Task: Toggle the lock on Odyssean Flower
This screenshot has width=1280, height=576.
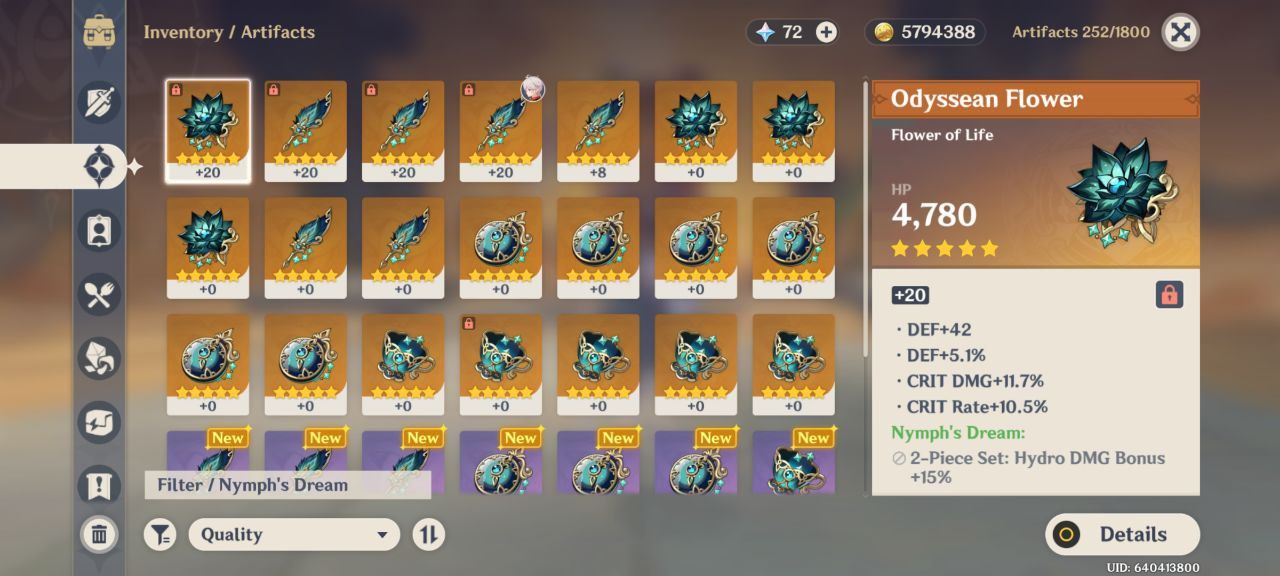Action: point(1169,294)
